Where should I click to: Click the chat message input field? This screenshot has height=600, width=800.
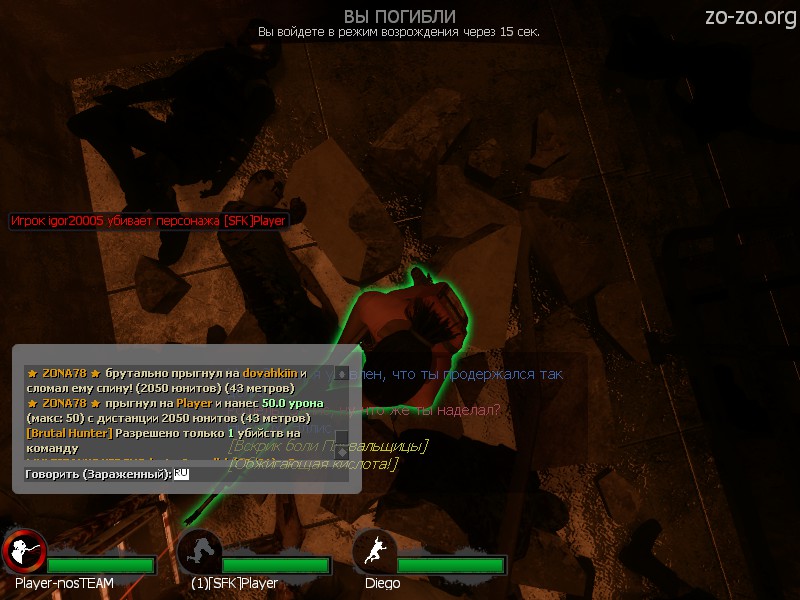[262, 474]
